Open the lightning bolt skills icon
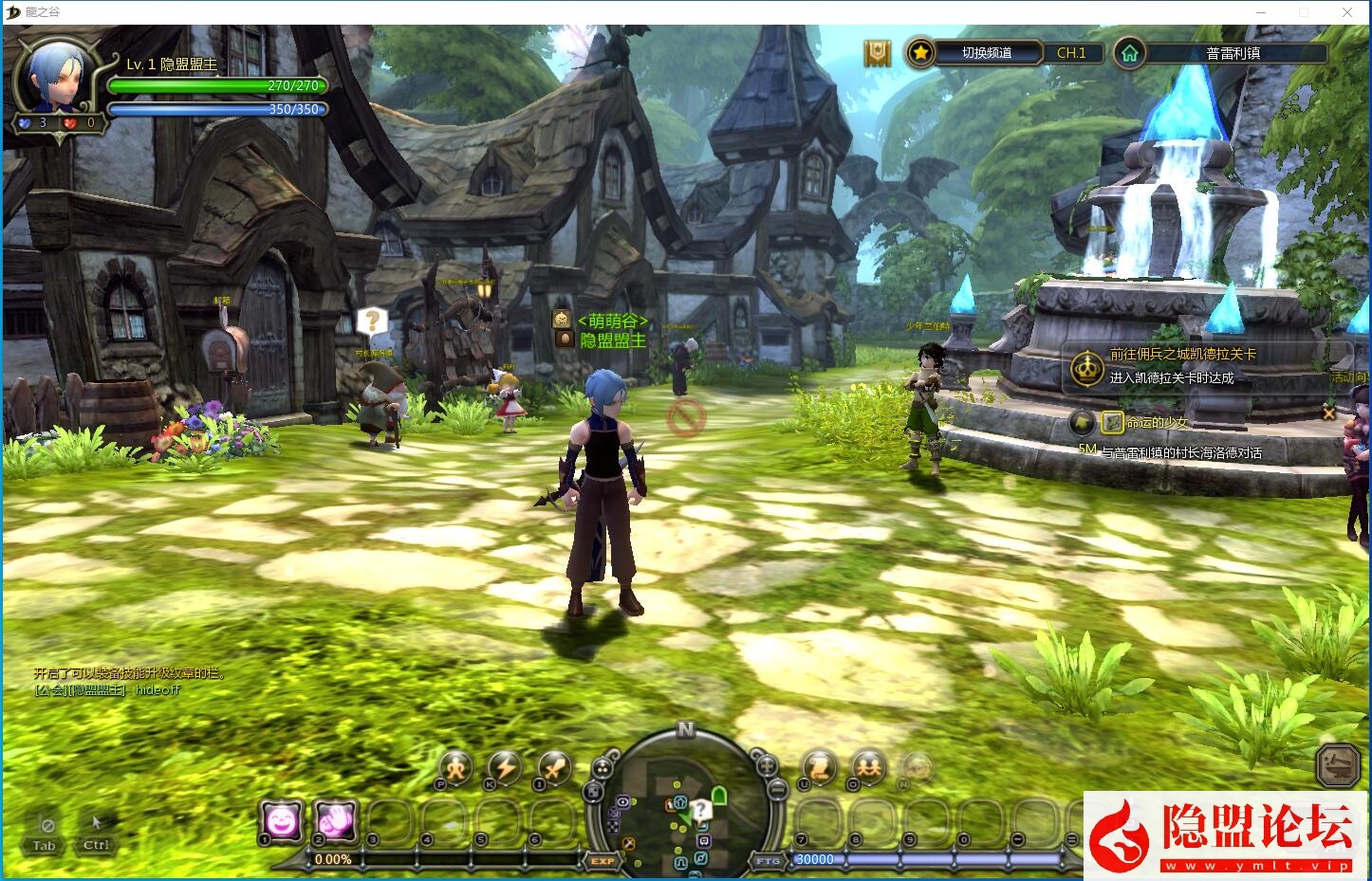The image size is (1372, 881). [505, 767]
